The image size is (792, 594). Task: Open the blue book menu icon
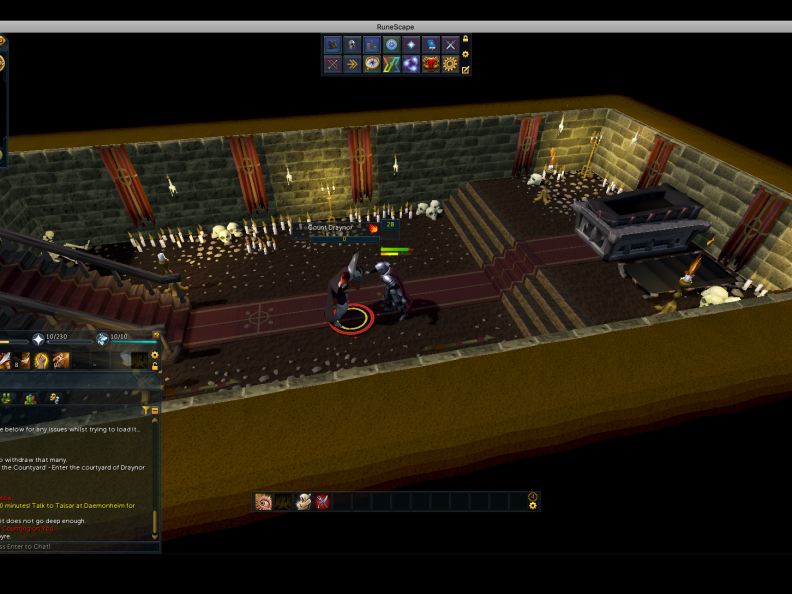(x=431, y=45)
